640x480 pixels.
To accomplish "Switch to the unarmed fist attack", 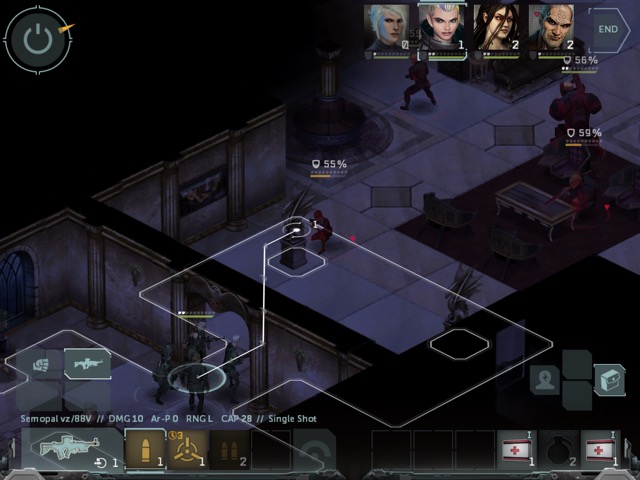I will pyautogui.click(x=41, y=364).
